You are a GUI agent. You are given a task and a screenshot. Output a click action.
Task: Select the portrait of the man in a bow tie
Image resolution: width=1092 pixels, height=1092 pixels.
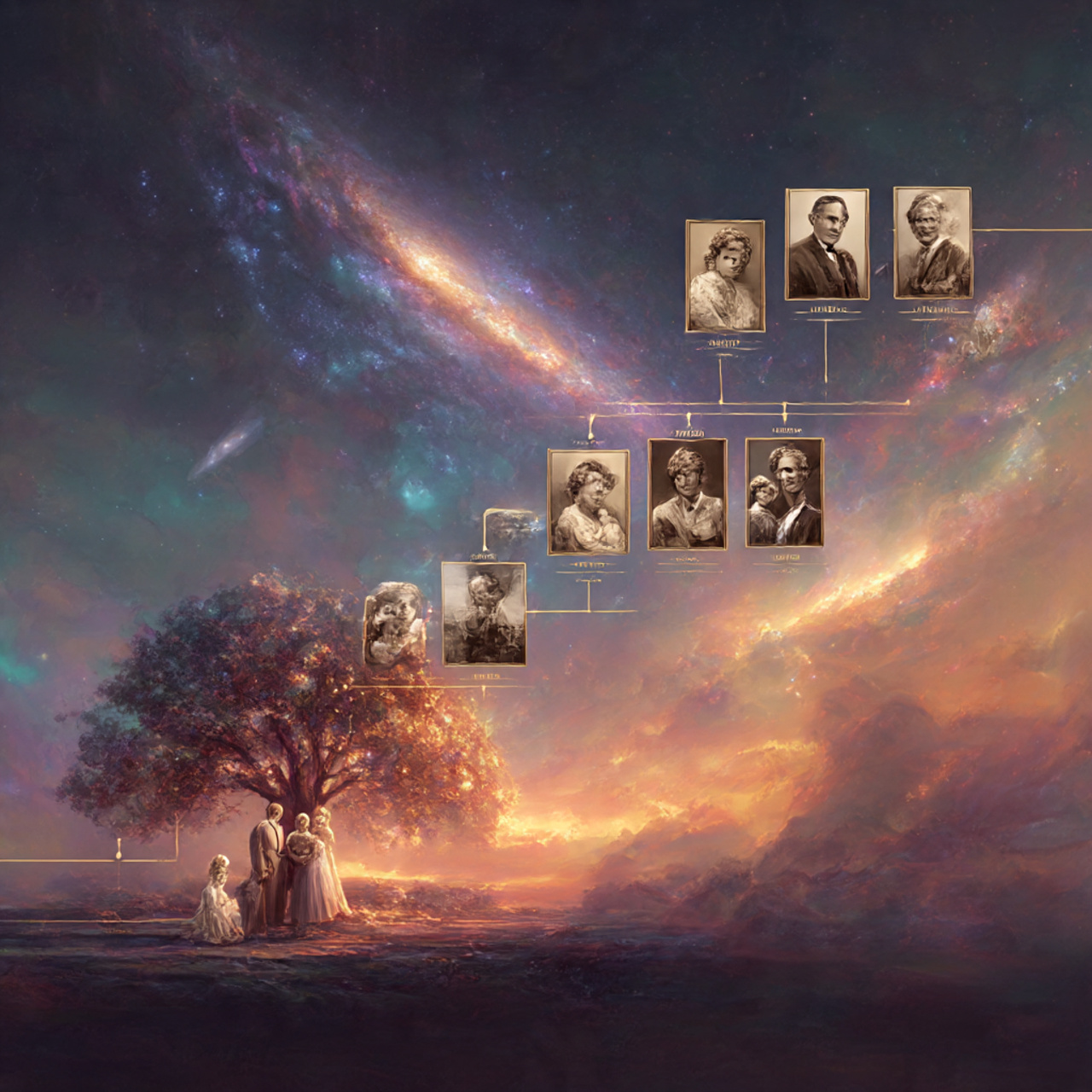tap(826, 244)
